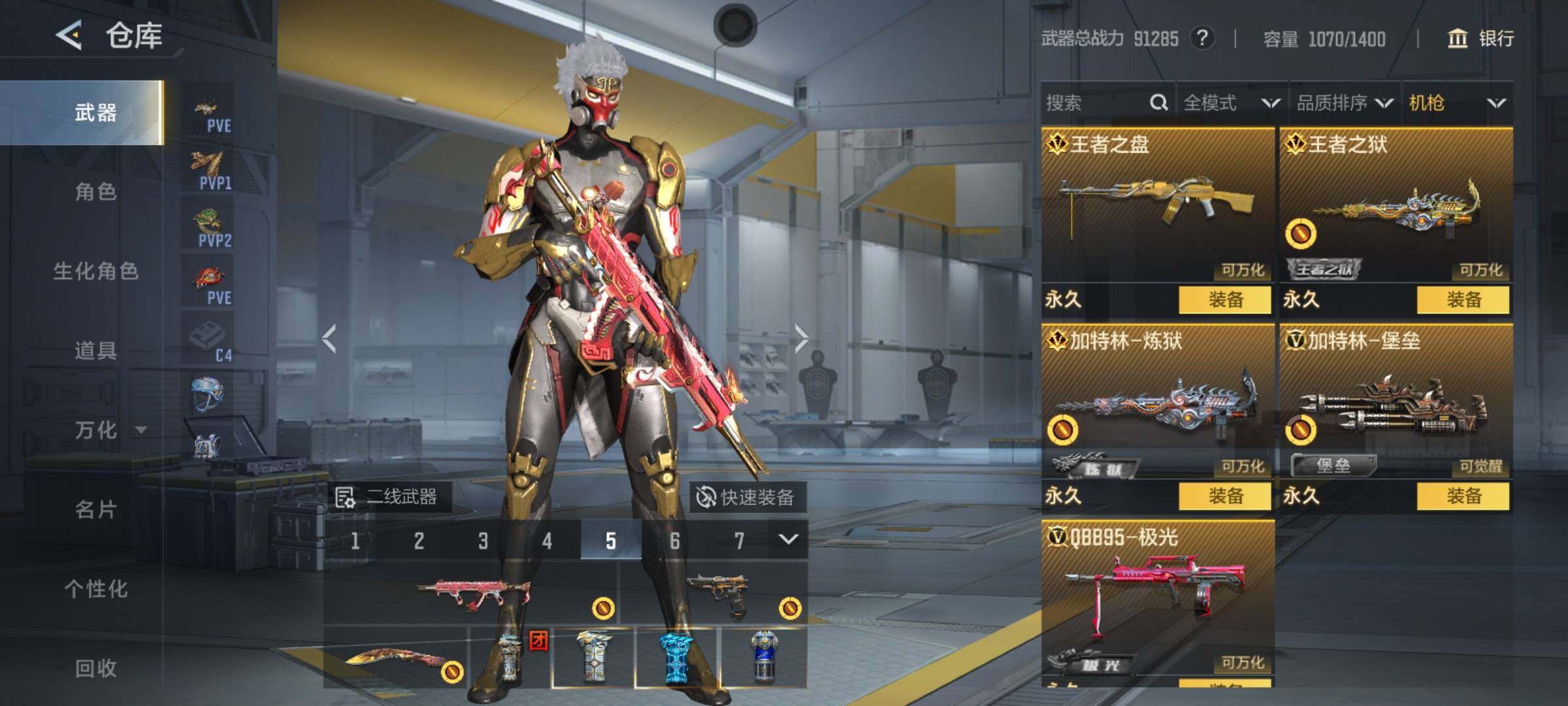Open the 名片 section
The width and height of the screenshot is (1568, 706).
(95, 509)
